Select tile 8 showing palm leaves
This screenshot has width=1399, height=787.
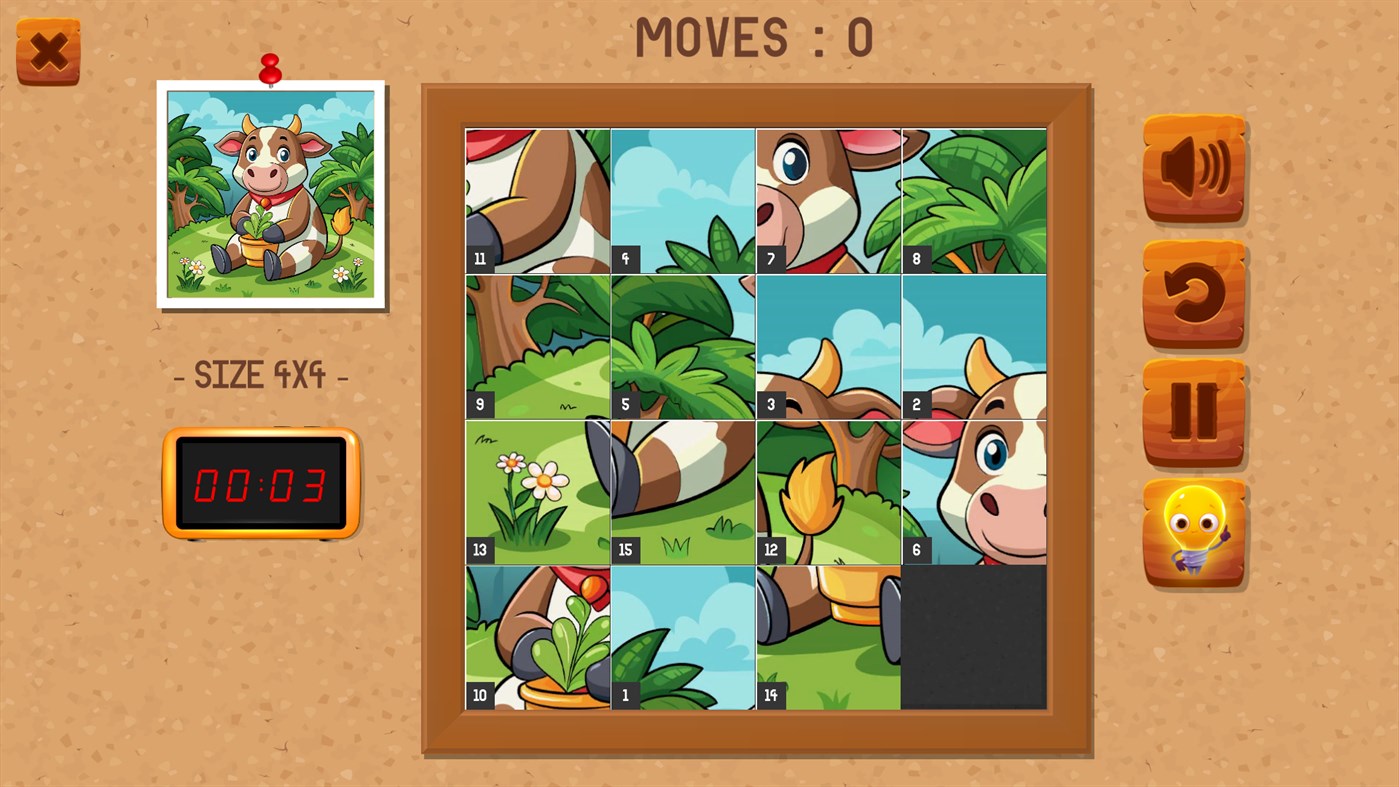pyautogui.click(x=973, y=200)
